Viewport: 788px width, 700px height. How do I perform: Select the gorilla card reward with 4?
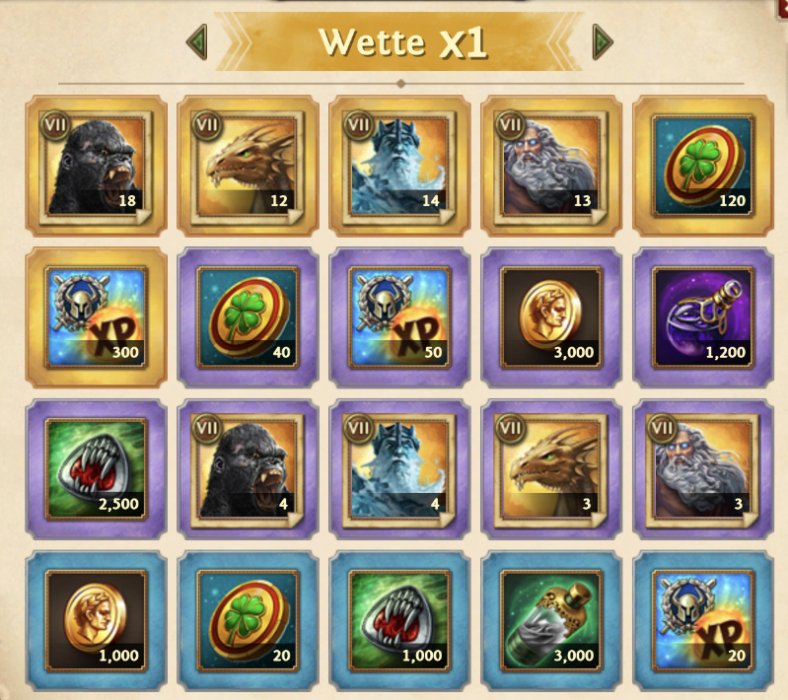pos(248,469)
